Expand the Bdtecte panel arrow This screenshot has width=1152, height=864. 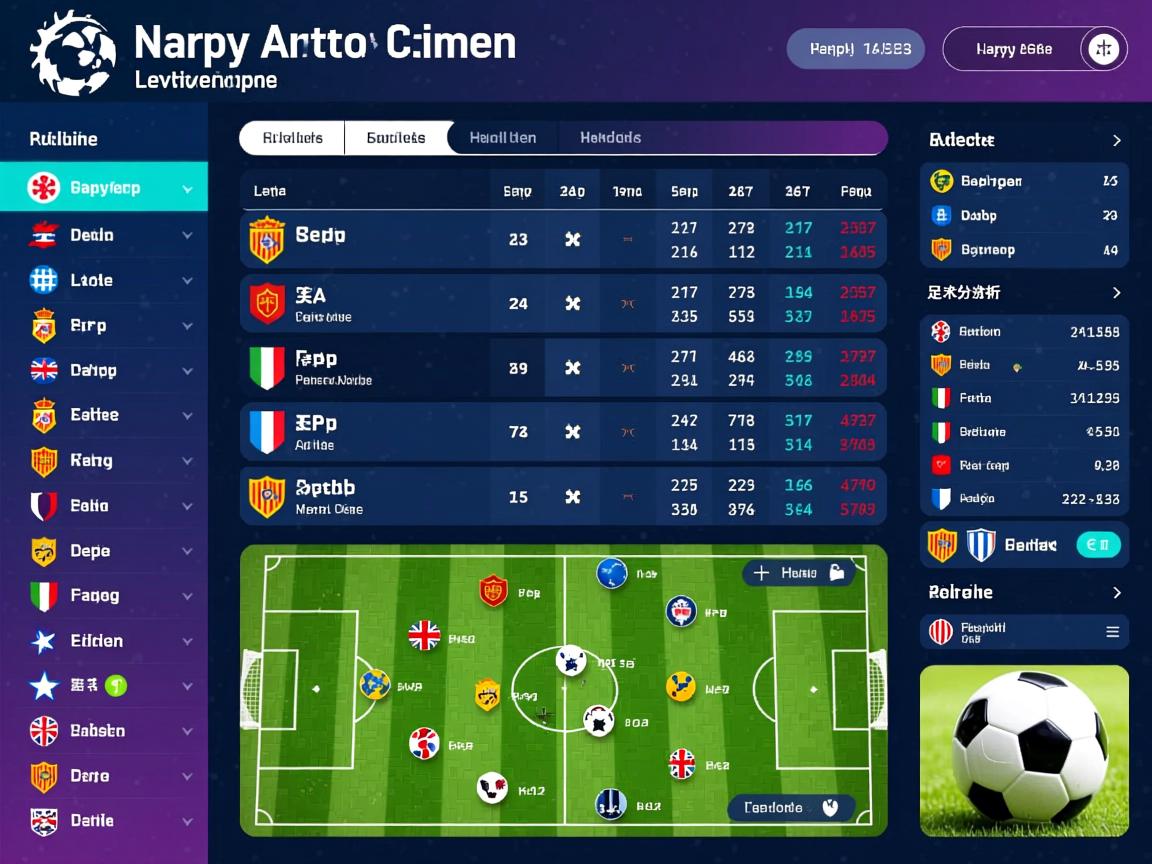pos(1116,141)
